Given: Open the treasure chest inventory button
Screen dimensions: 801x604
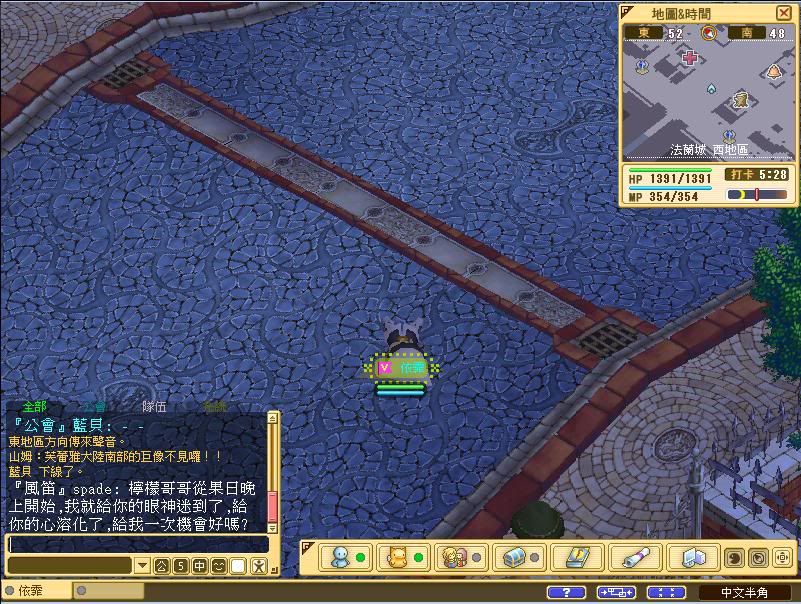Looking at the screenshot, I should 515,557.
